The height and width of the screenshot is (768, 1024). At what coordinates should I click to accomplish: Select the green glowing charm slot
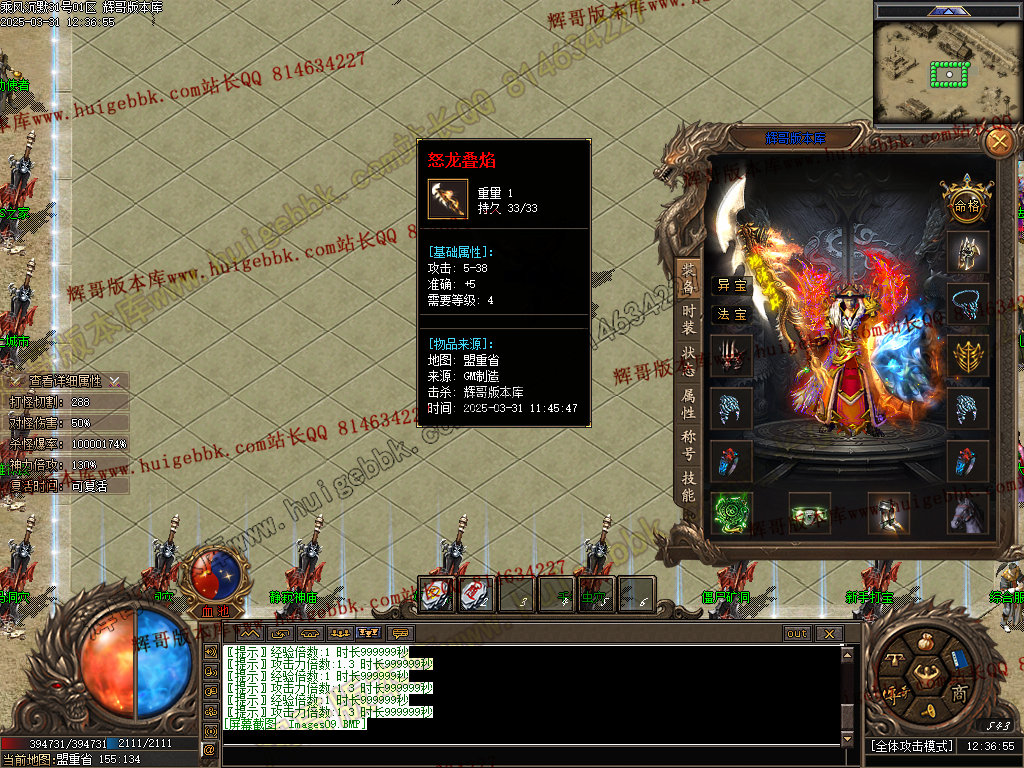click(731, 512)
